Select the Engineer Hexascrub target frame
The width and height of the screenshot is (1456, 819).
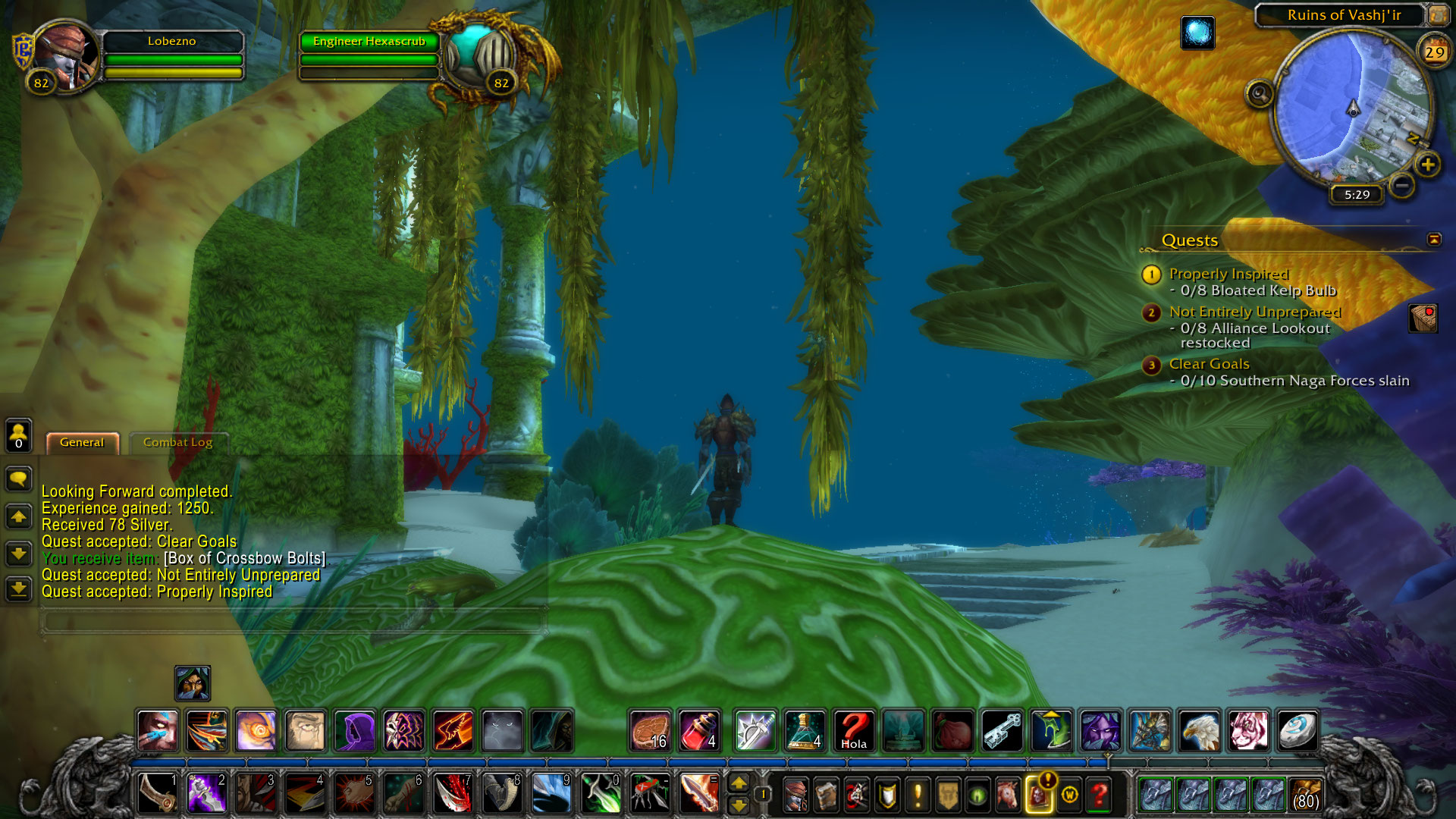(x=369, y=42)
